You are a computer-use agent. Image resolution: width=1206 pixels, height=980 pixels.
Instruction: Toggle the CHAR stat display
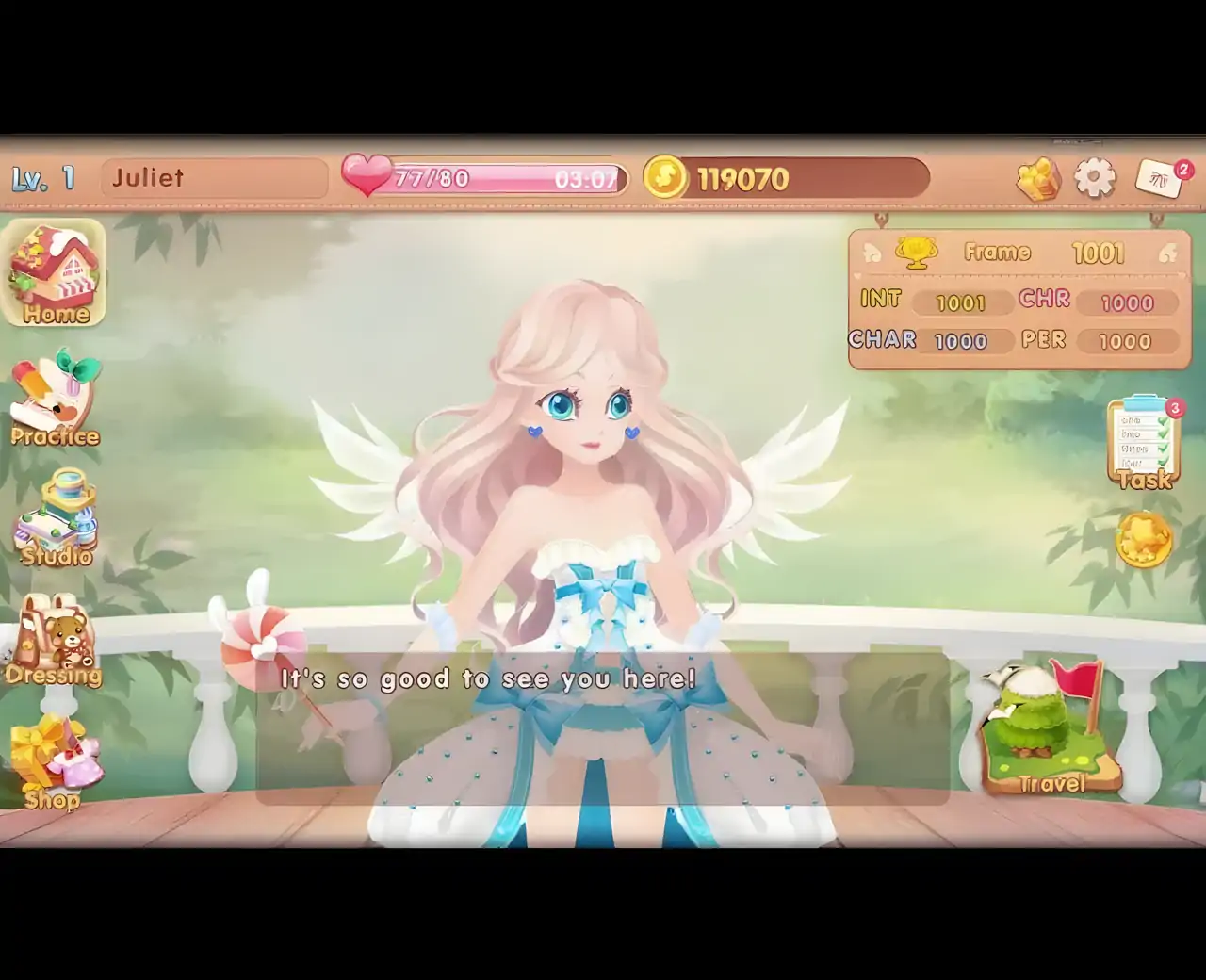[960, 341]
